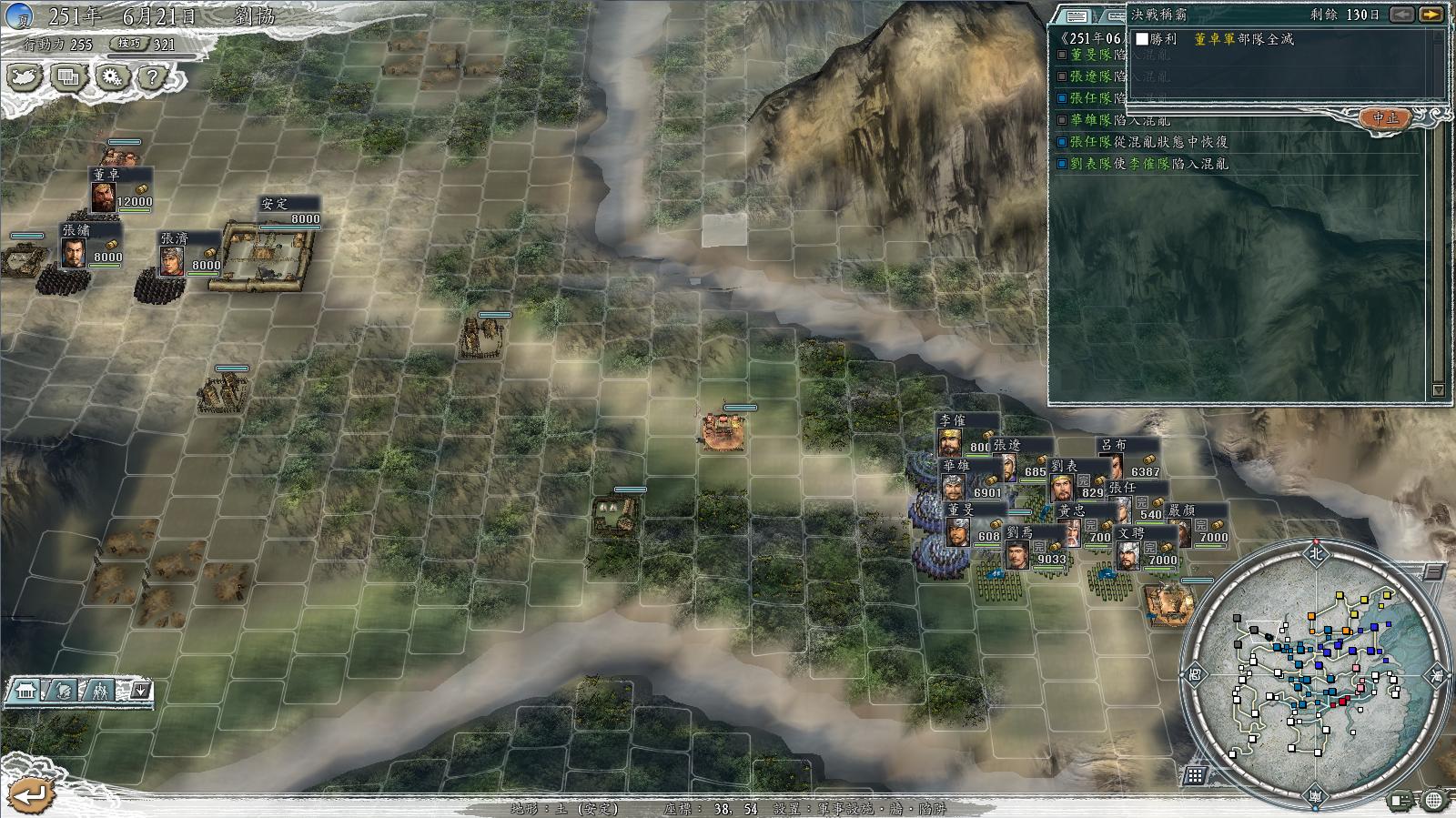Open the speech bubble log tab
The width and height of the screenshot is (1456, 818).
click(x=1113, y=16)
